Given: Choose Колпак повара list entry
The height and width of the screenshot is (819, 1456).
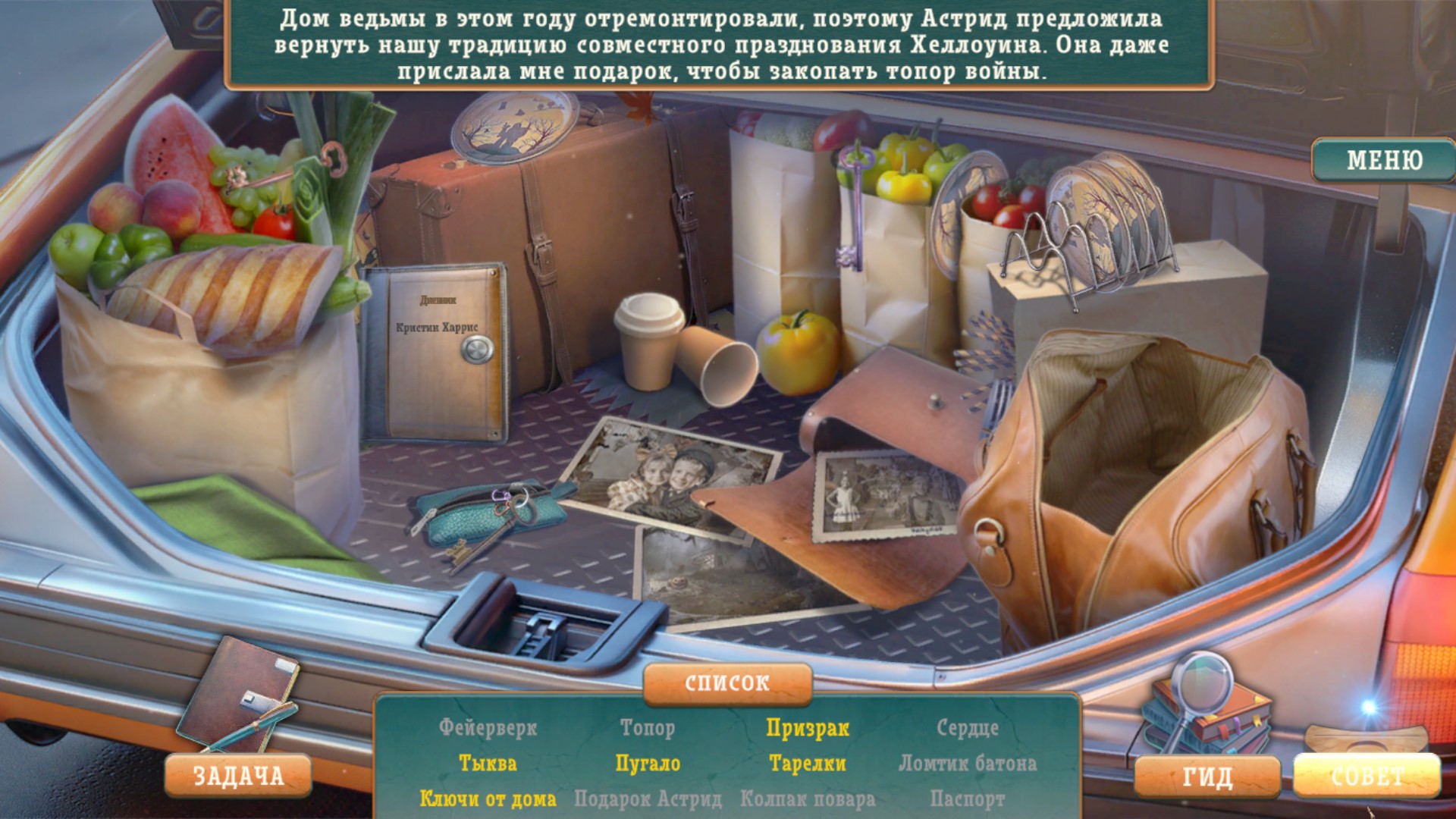Looking at the screenshot, I should pyautogui.click(x=808, y=799).
